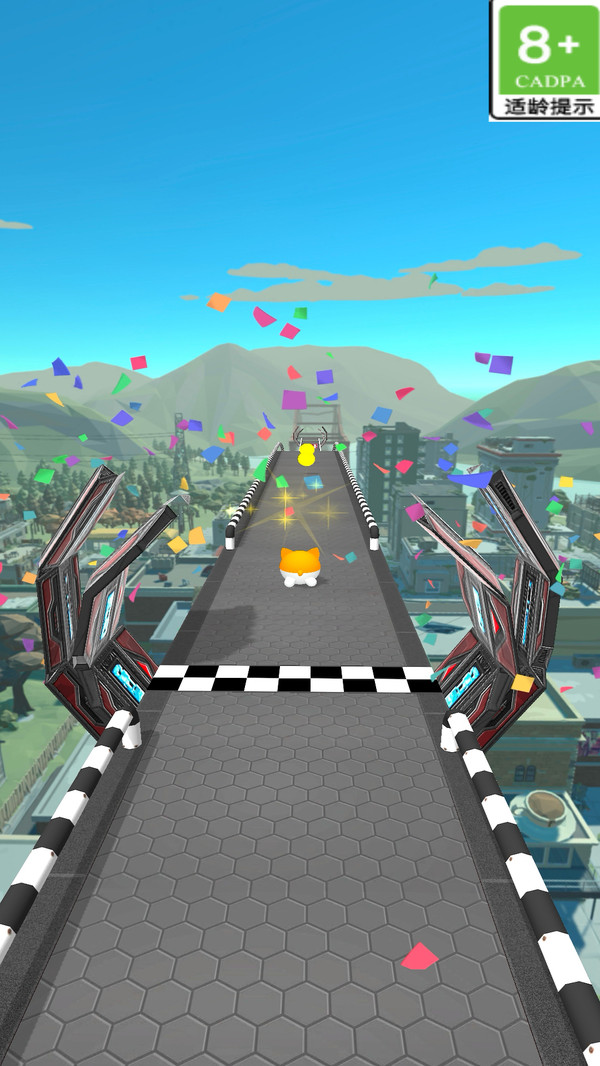Screen dimensions: 600x1066
Task: Open the CADPA 8+ age rating notice
Action: (545, 60)
